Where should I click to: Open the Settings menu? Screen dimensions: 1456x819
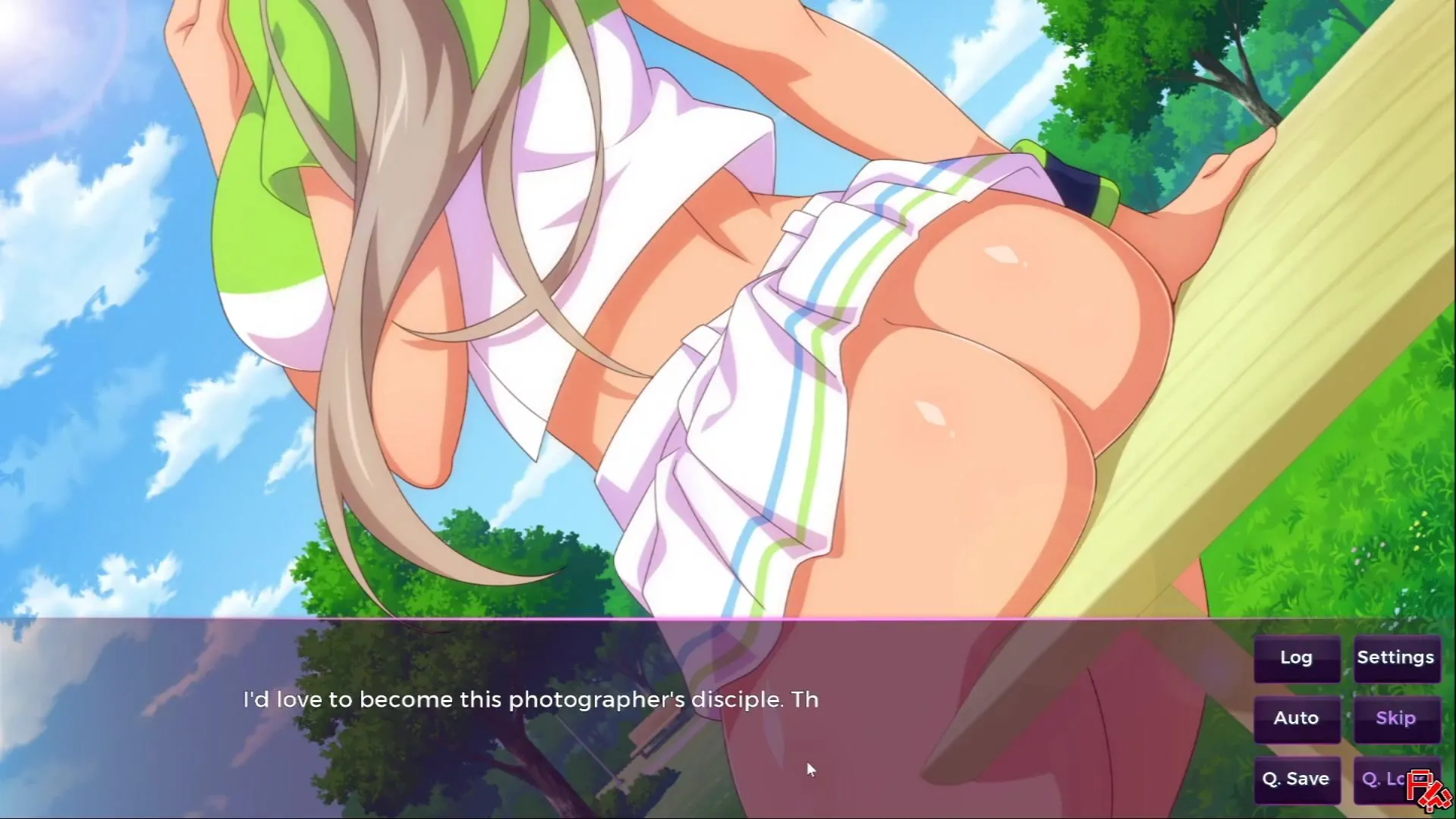(1396, 658)
